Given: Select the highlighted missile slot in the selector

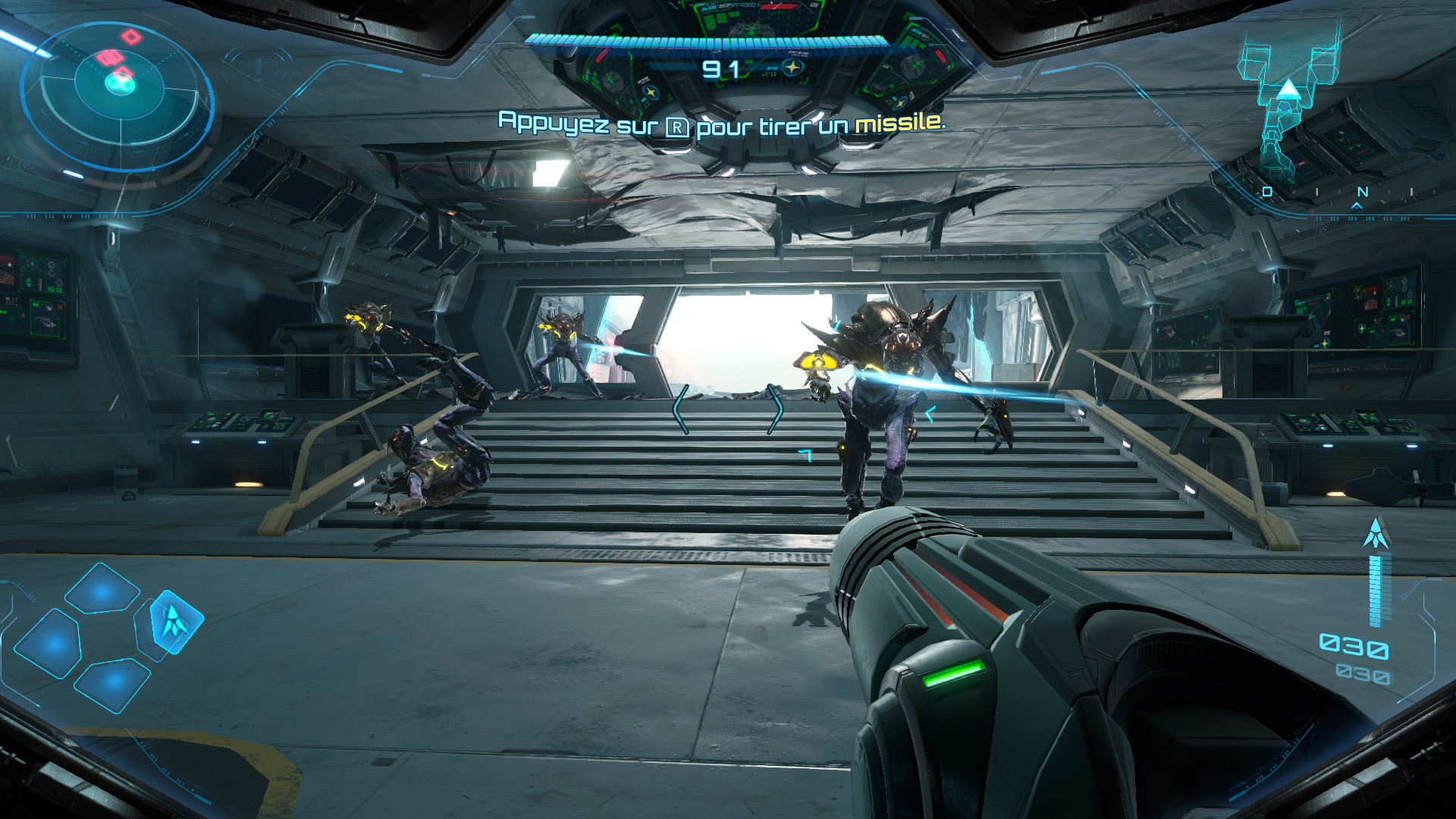Looking at the screenshot, I should [x=176, y=622].
